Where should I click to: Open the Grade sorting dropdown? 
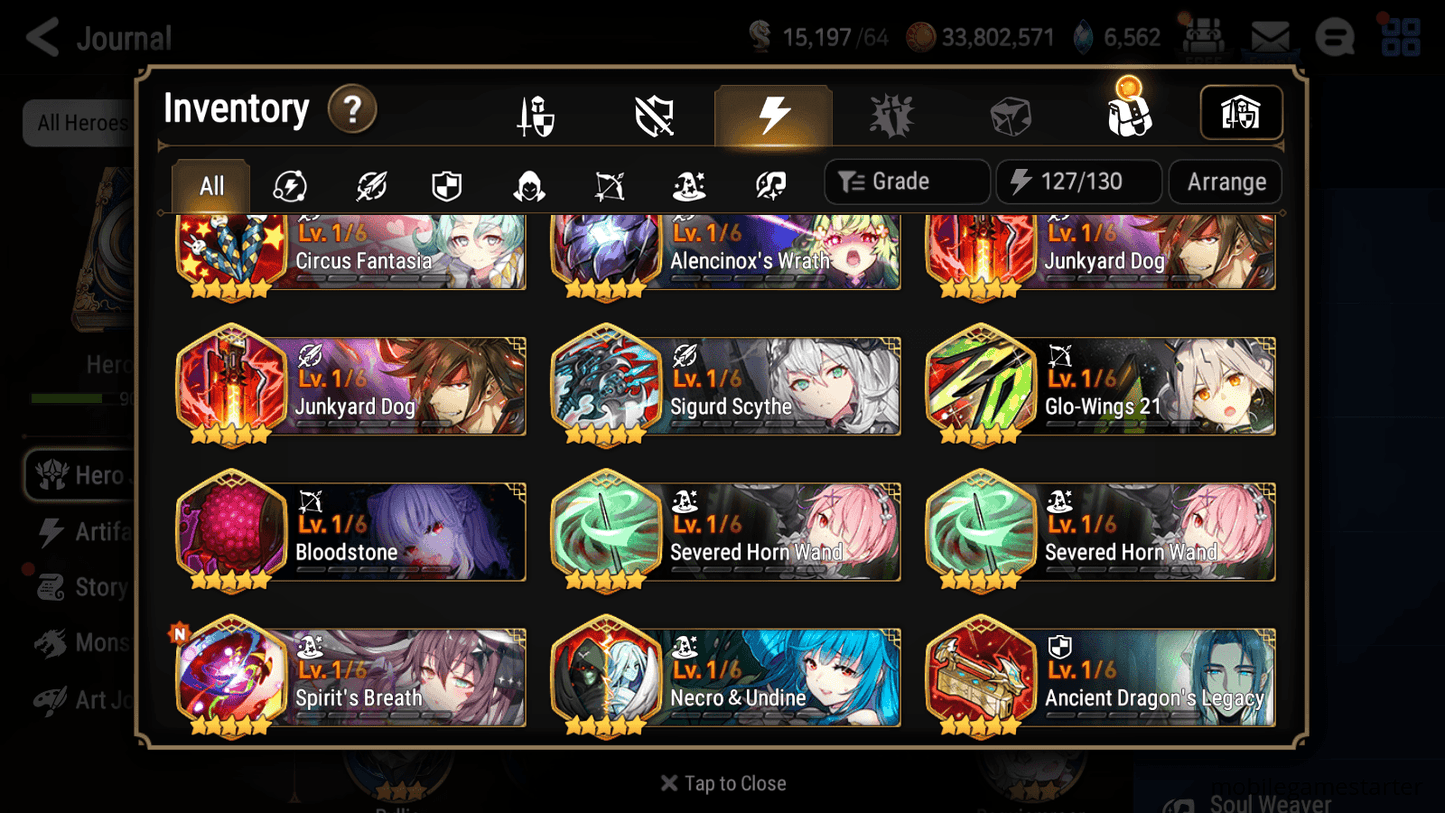[x=906, y=181]
